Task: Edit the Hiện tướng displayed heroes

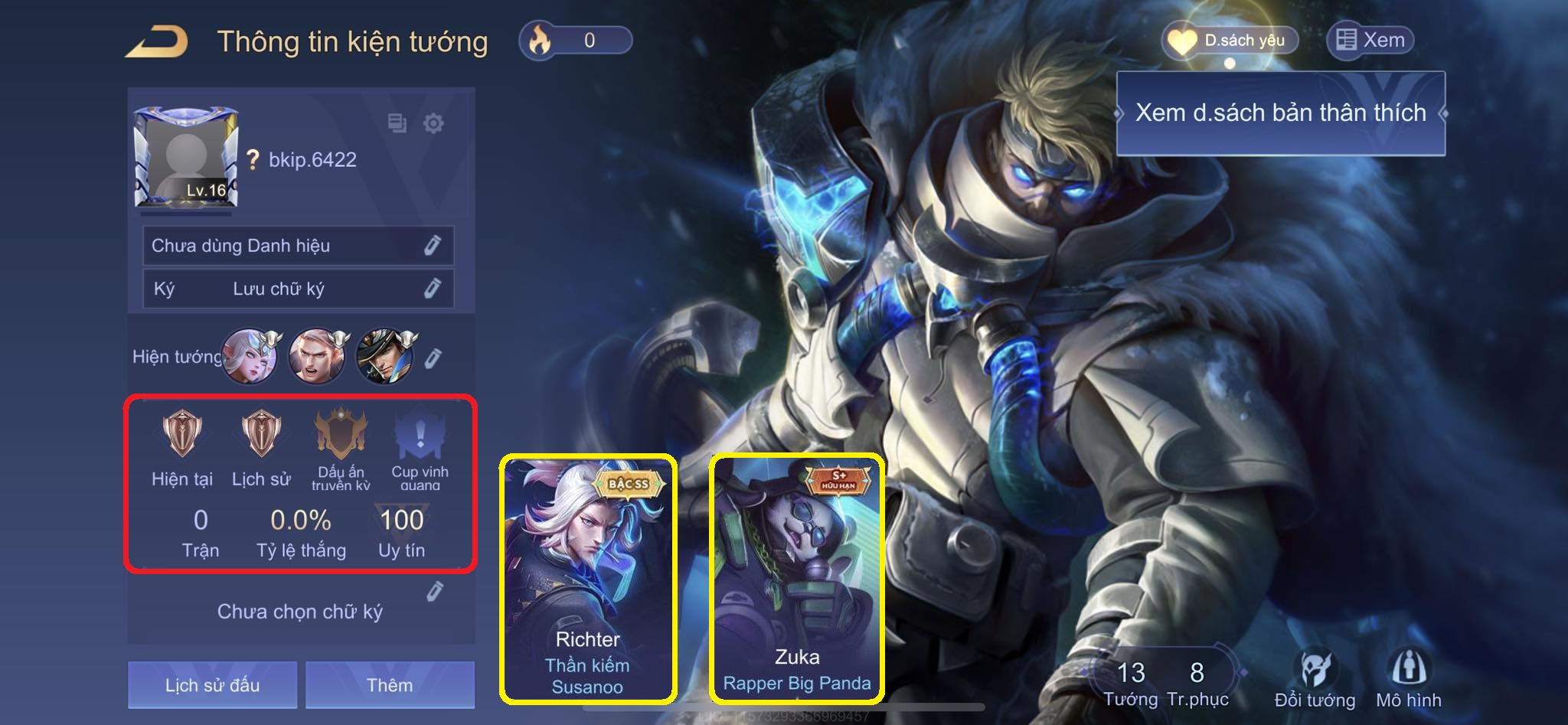Action: pos(433,358)
